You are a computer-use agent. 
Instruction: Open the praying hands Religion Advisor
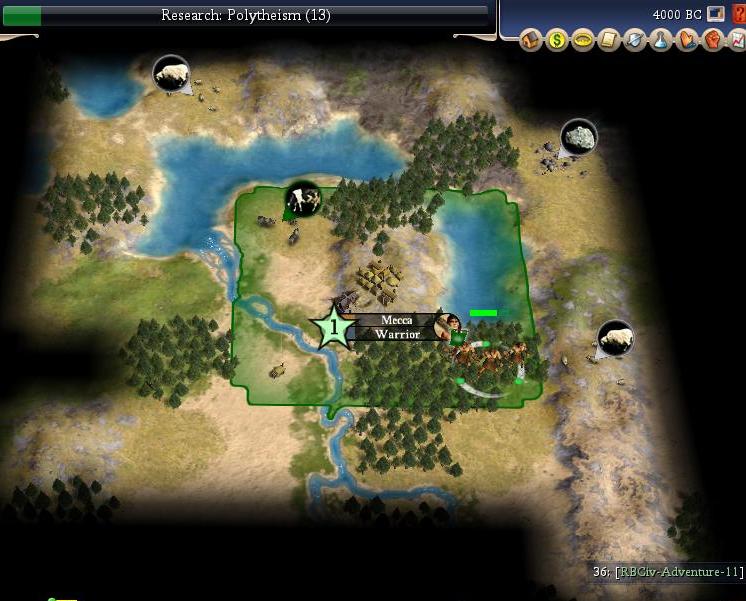(686, 41)
